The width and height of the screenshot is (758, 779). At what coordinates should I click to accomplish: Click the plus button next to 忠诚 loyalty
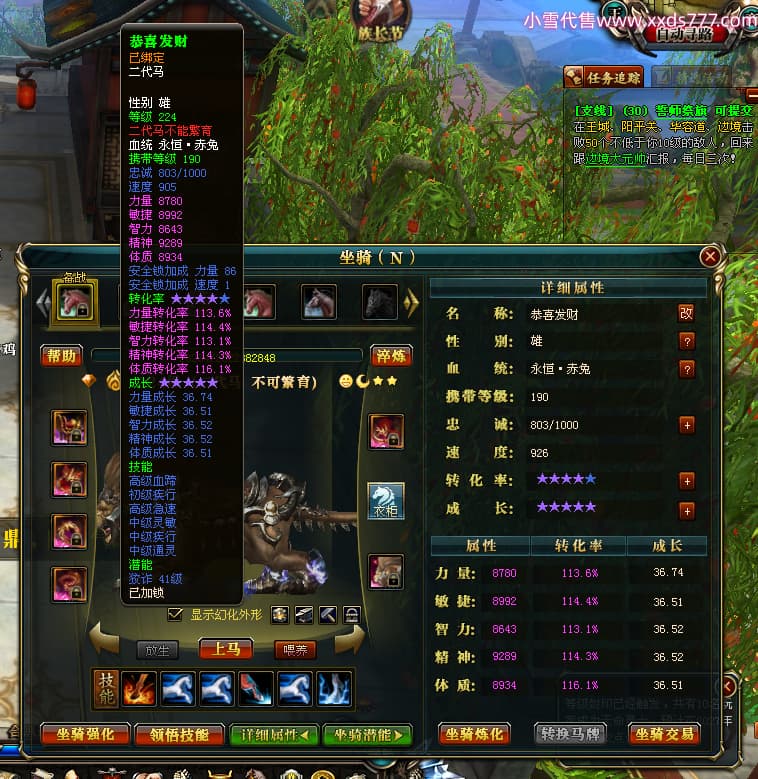(686, 424)
